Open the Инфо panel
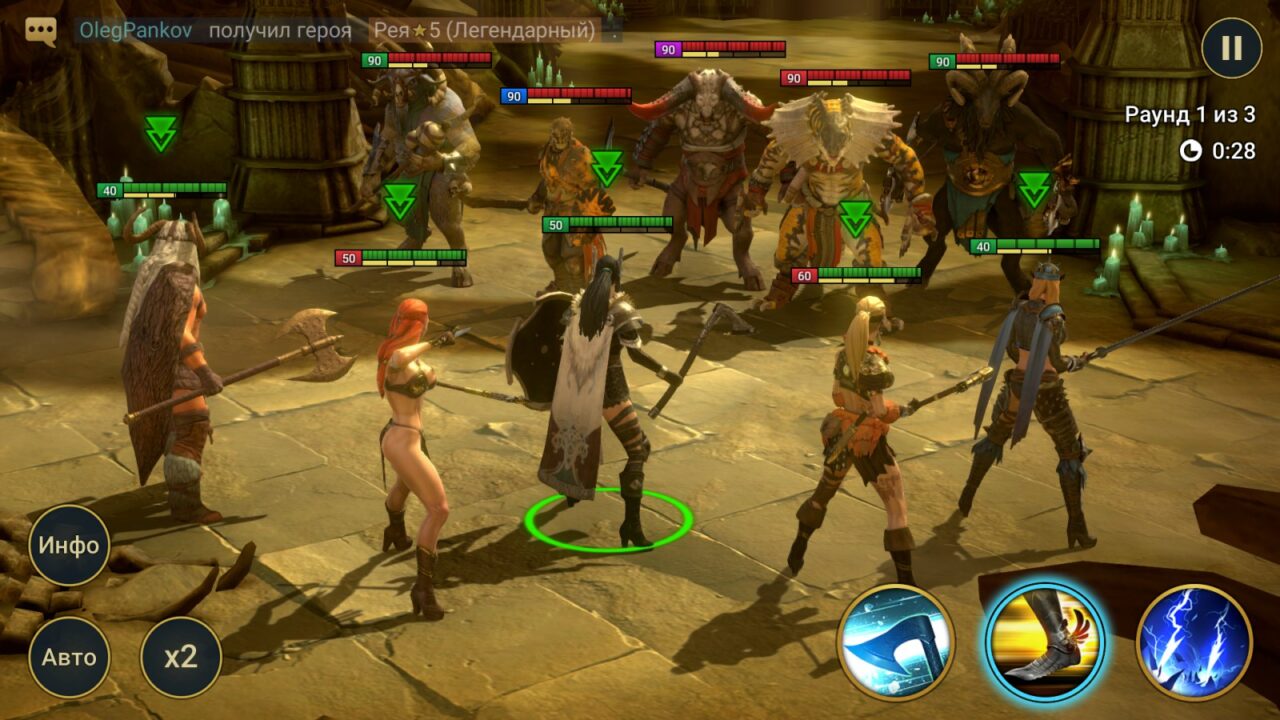The height and width of the screenshot is (720, 1280). pyautogui.click(x=69, y=545)
